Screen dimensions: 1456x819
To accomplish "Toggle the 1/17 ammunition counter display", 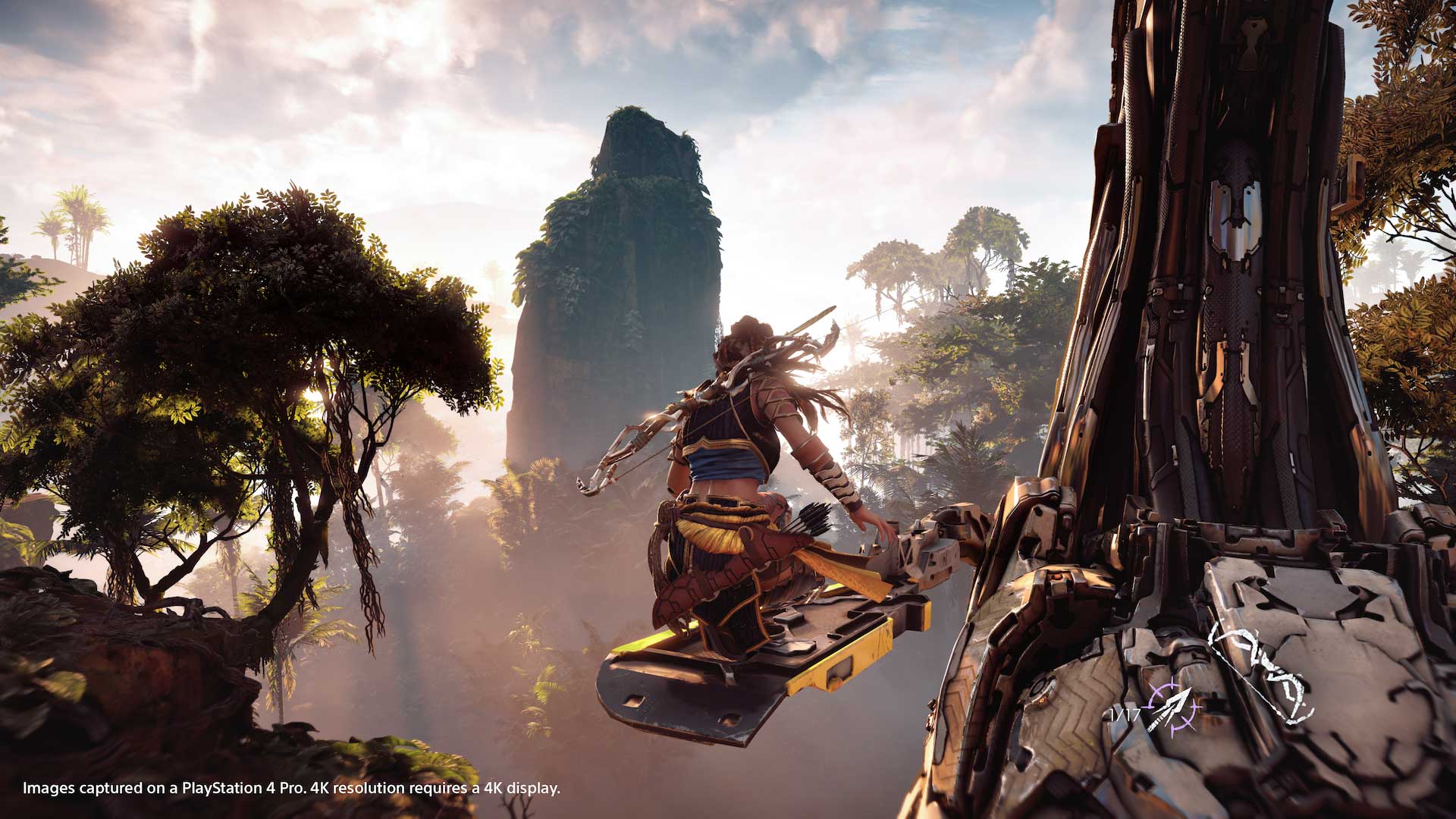I will click(x=1125, y=714).
